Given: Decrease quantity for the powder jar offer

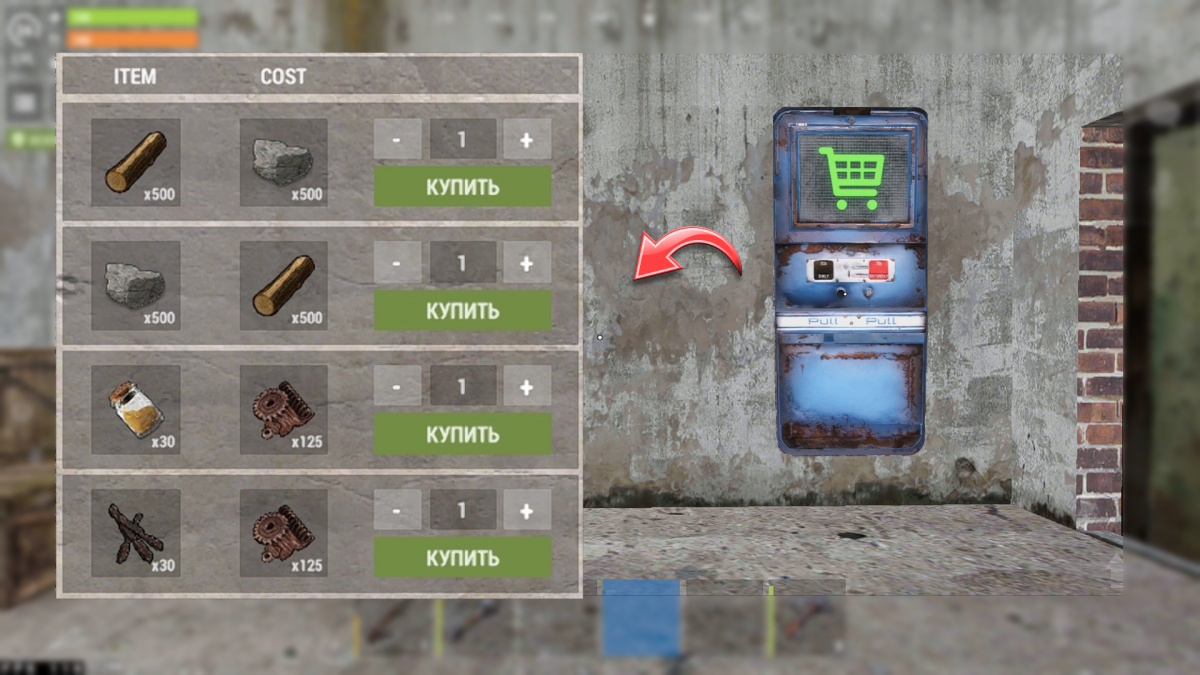Looking at the screenshot, I should 397,386.
